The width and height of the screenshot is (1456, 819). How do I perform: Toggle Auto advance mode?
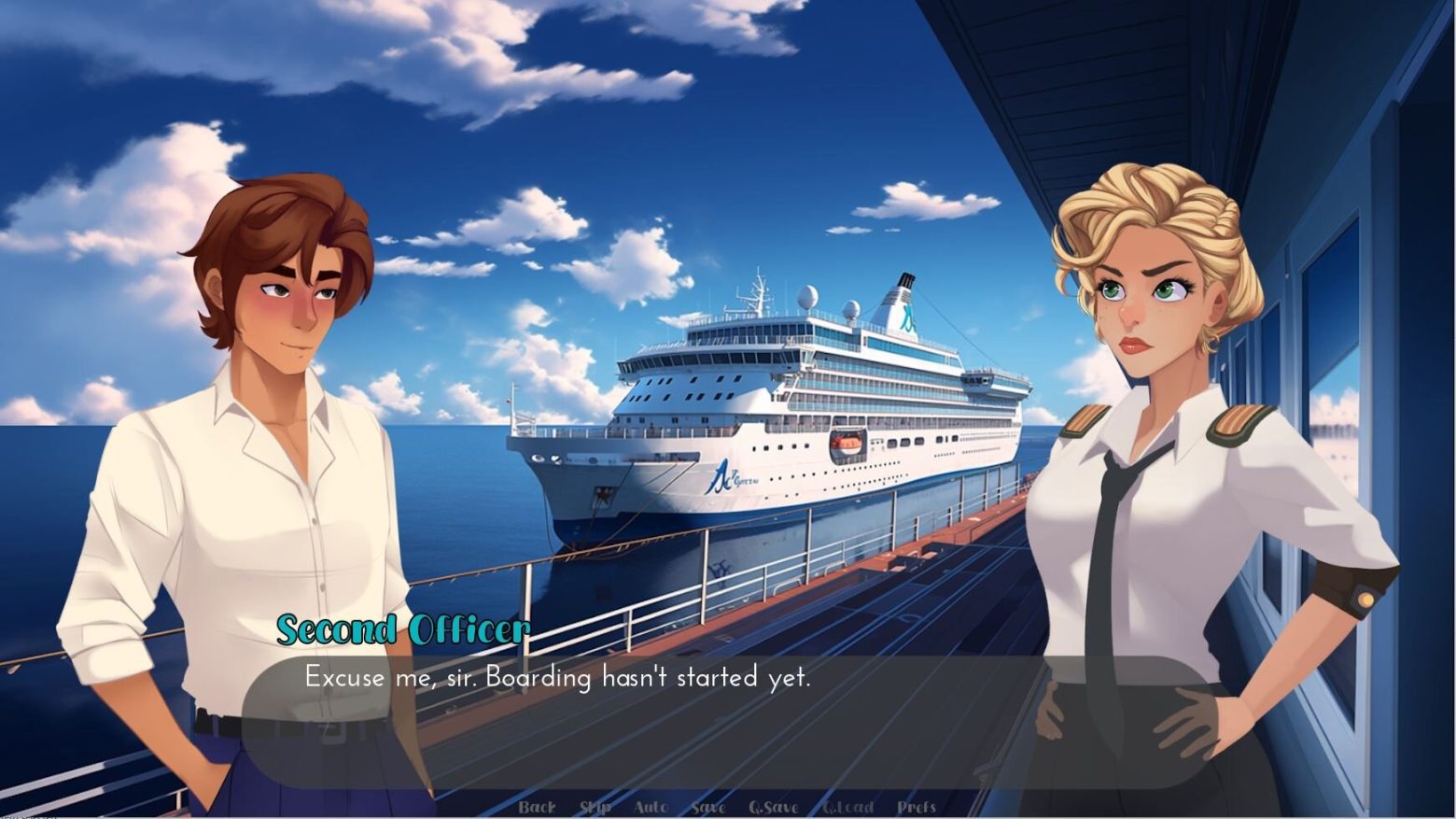651,807
